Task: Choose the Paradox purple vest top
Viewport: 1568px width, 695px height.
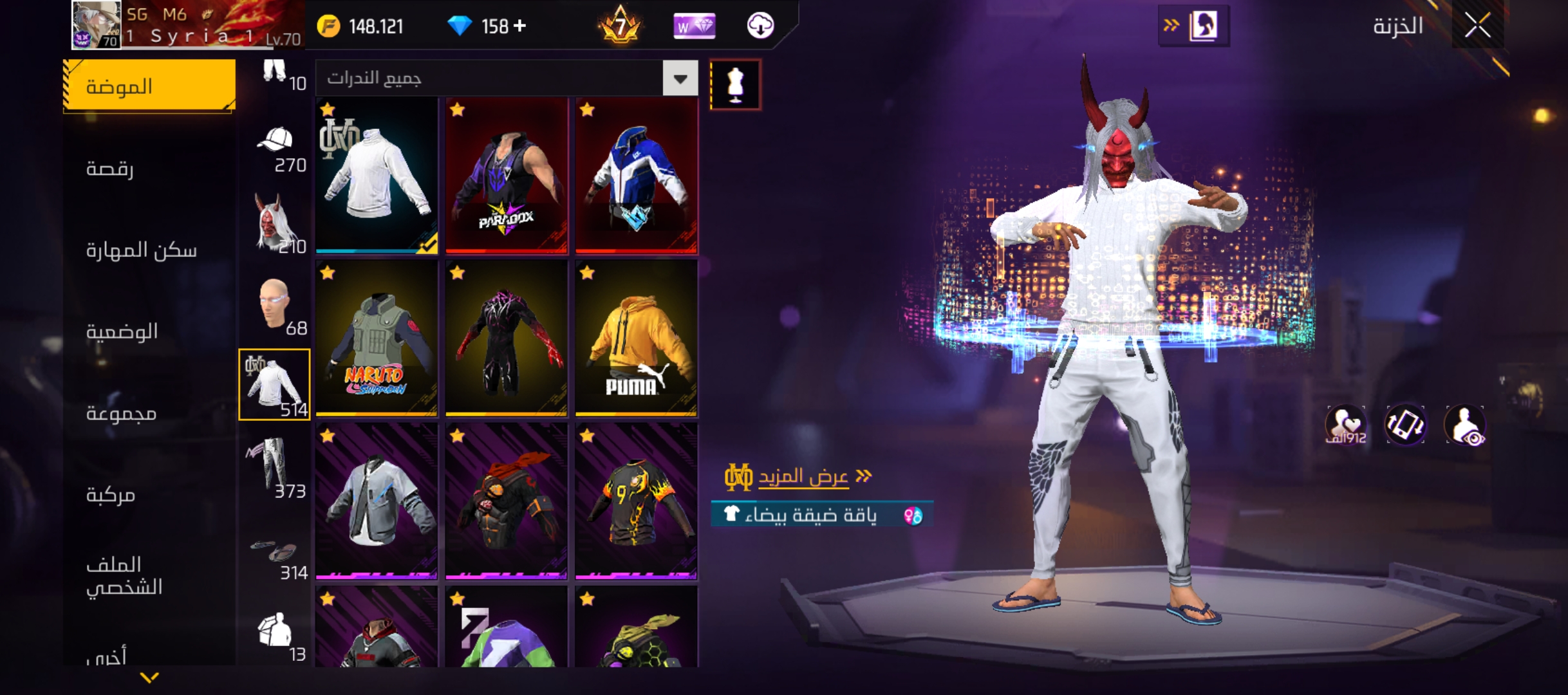Action: tap(507, 175)
